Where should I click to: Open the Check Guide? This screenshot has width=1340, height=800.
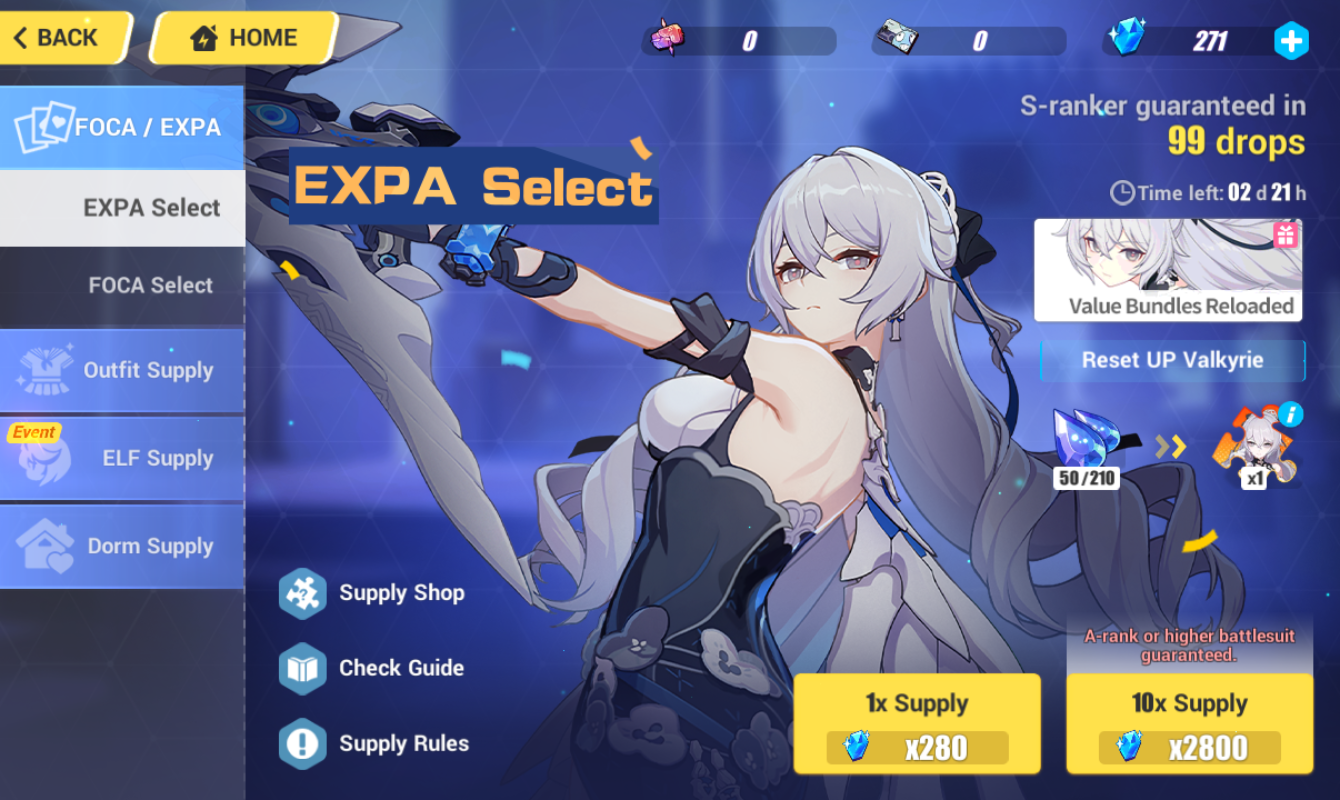(400, 668)
